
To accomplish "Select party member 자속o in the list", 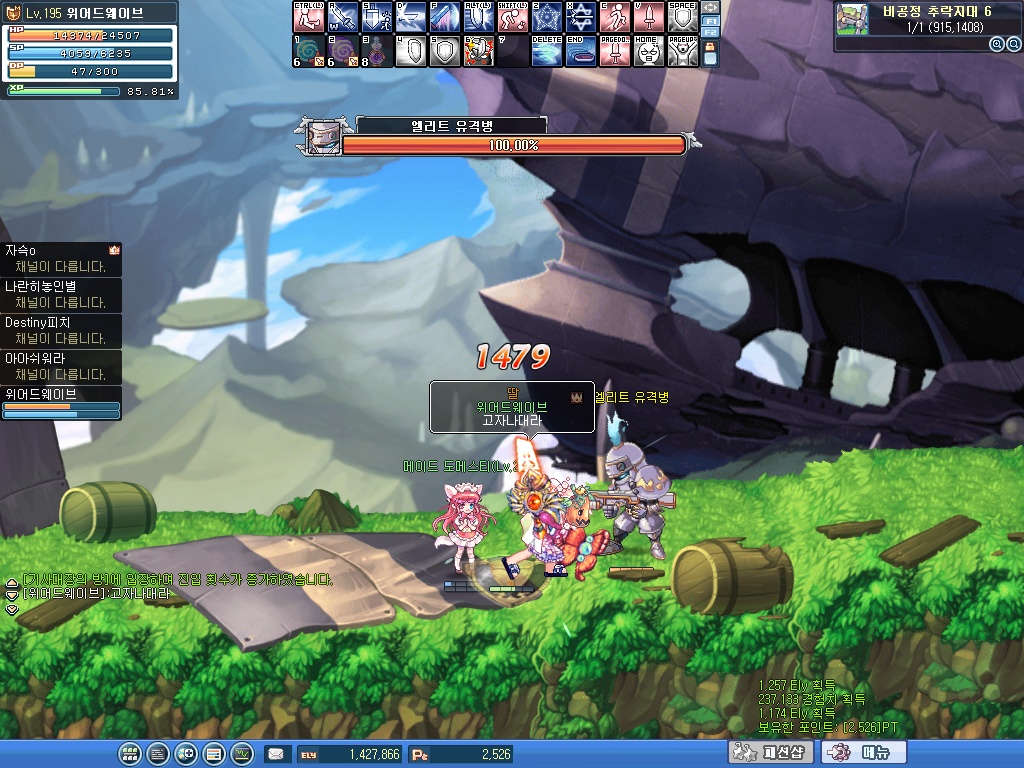I will pyautogui.click(x=62, y=258).
